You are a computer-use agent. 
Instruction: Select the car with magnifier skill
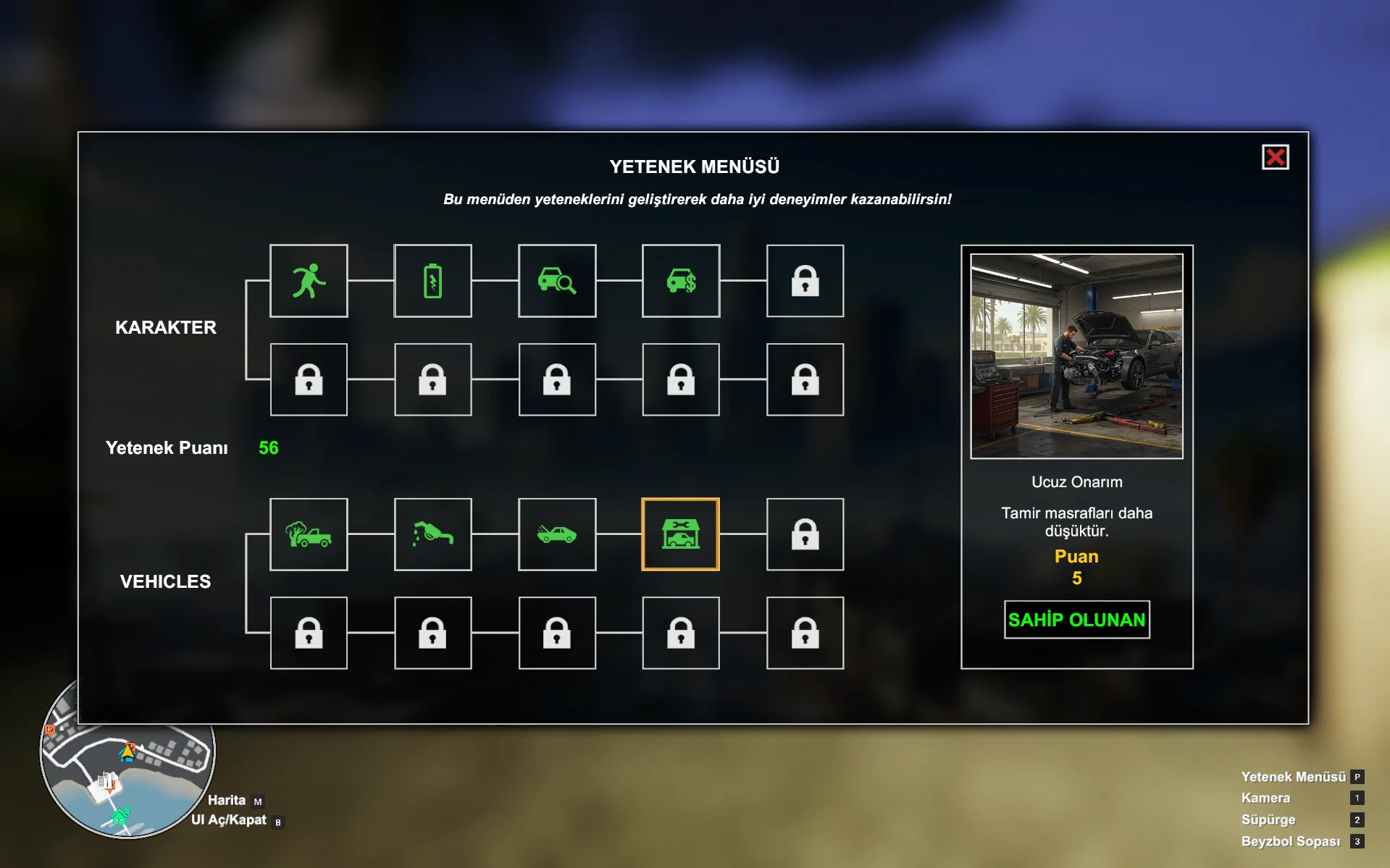(557, 281)
